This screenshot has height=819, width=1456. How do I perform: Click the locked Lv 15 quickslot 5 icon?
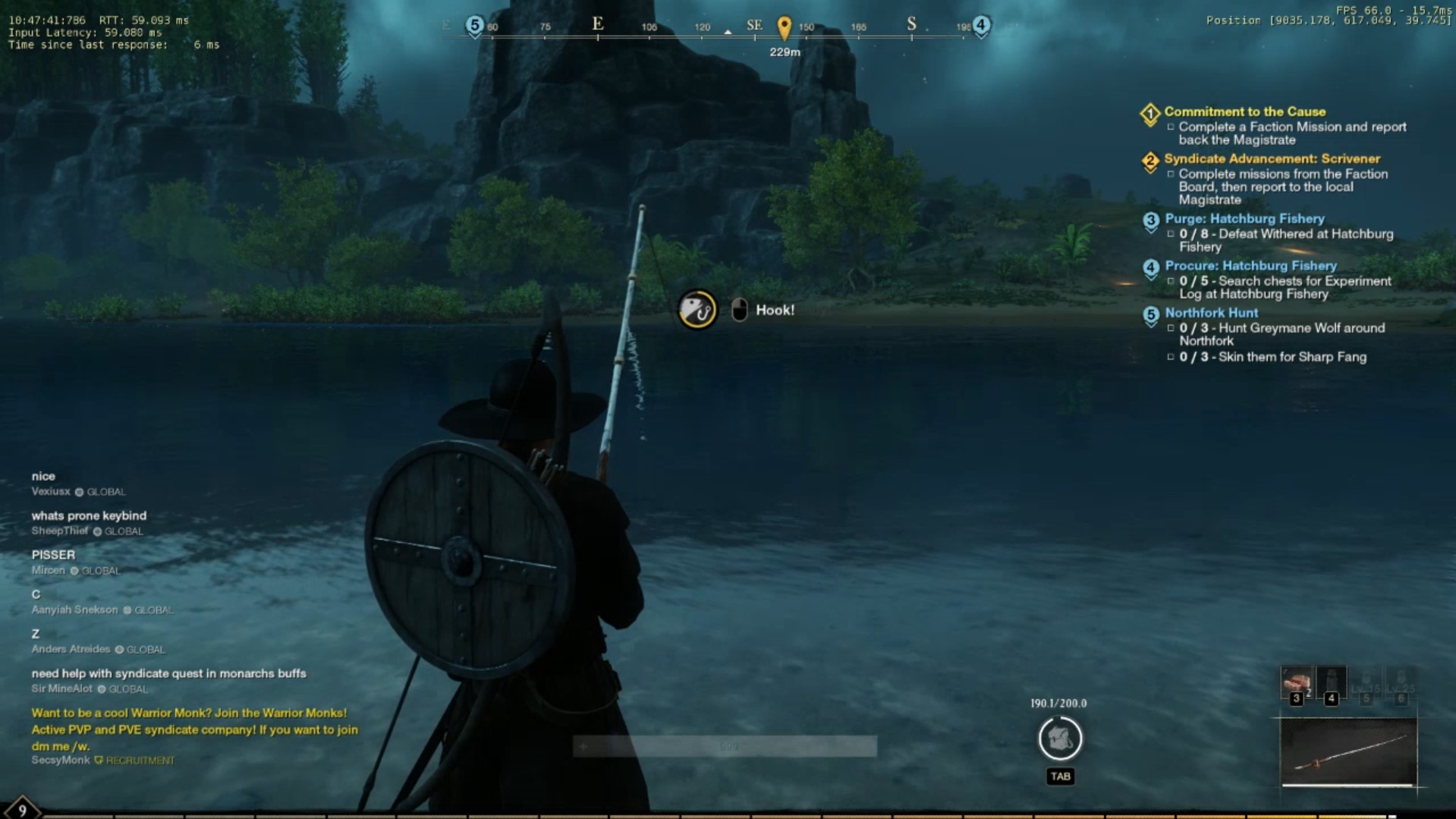(x=1366, y=682)
